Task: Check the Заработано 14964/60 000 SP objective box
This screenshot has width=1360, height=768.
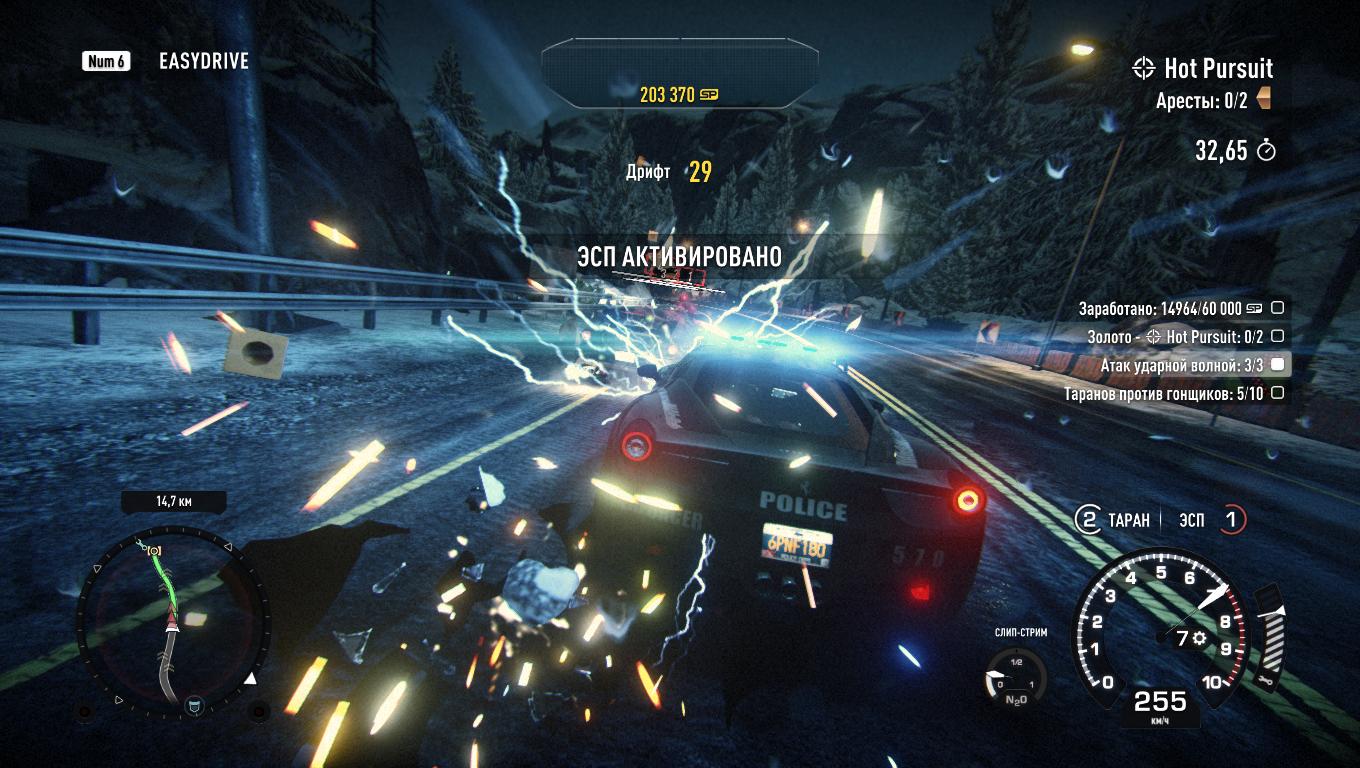Action: [1276, 310]
